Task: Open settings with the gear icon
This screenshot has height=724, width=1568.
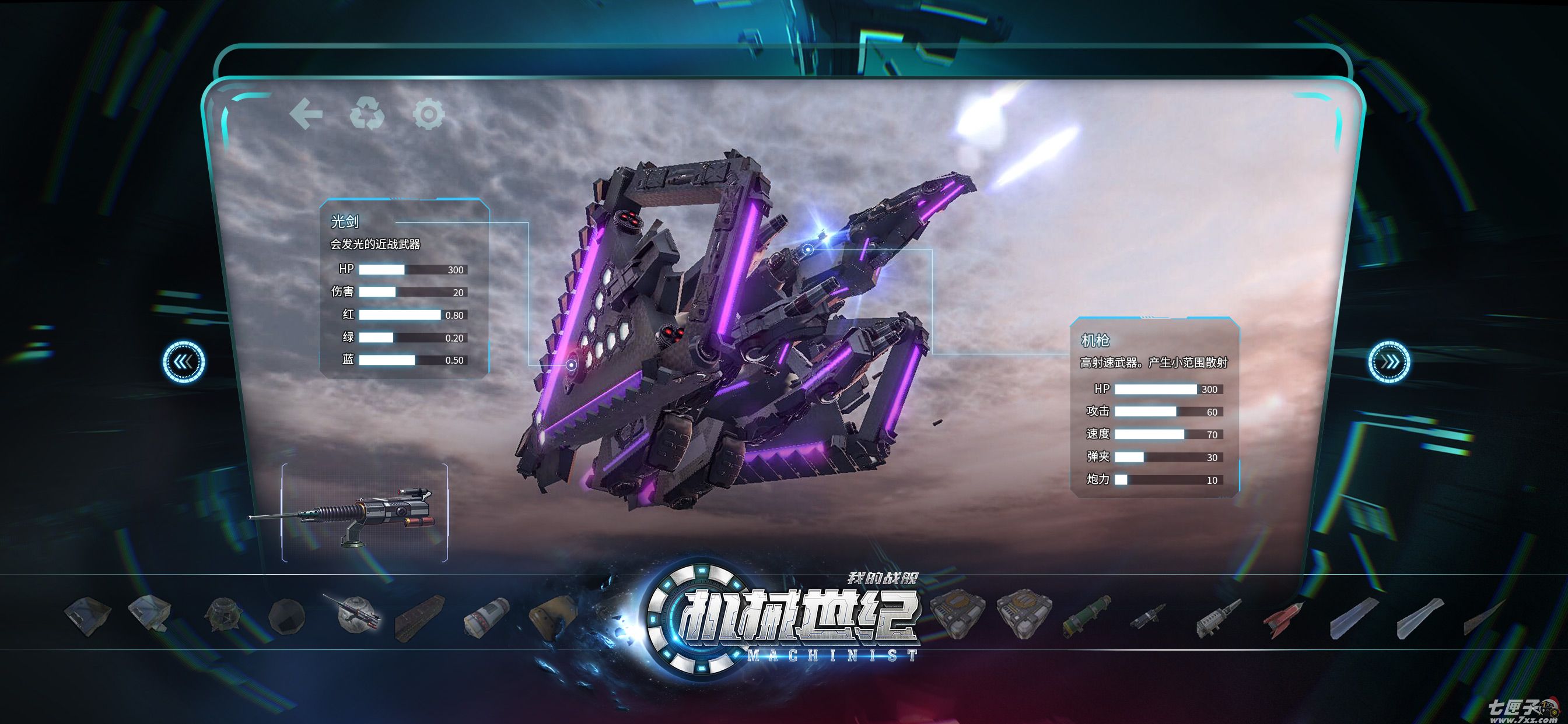Action: 429,114
